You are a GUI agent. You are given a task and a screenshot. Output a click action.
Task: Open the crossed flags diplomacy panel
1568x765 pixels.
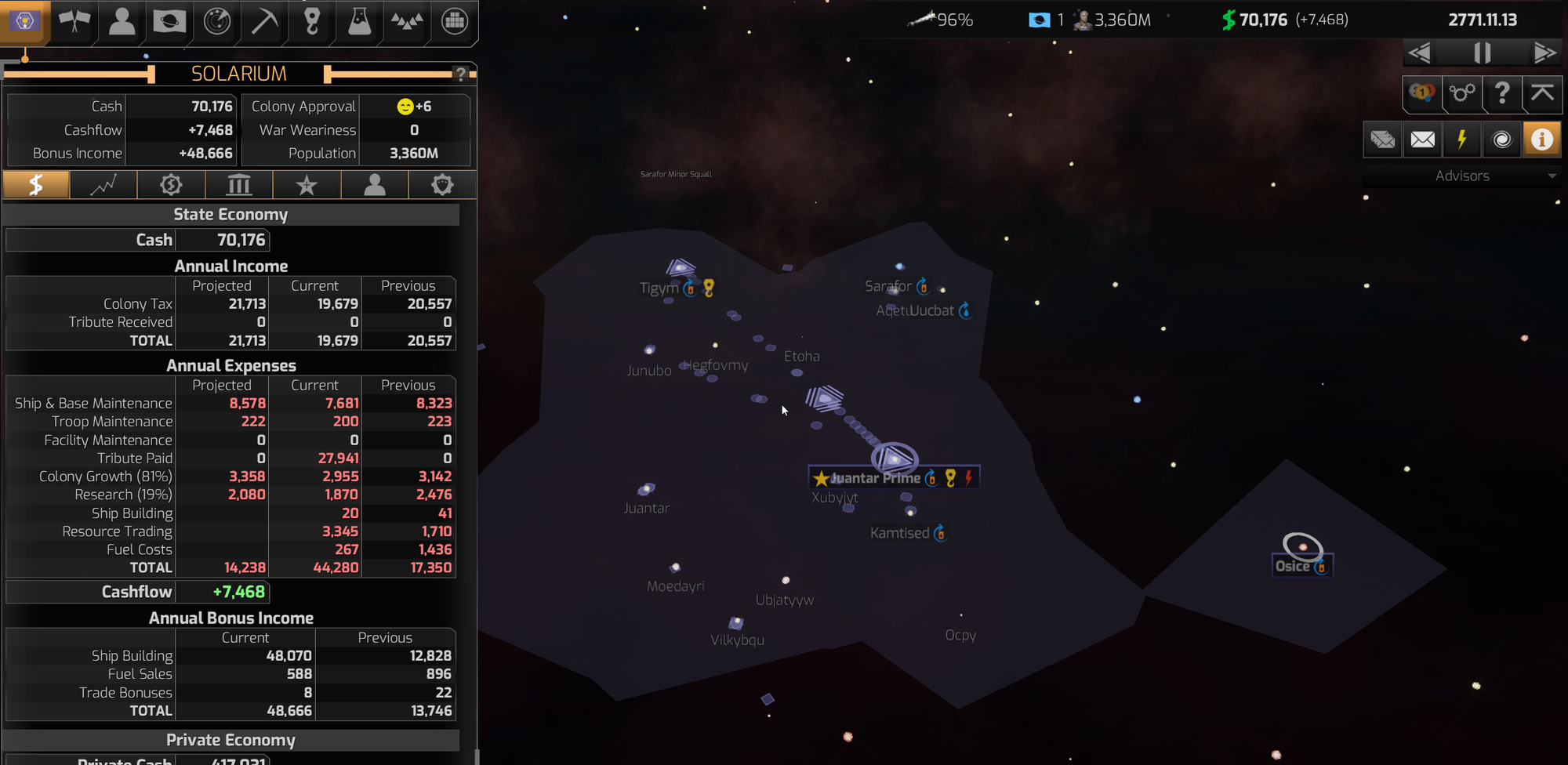(x=74, y=21)
